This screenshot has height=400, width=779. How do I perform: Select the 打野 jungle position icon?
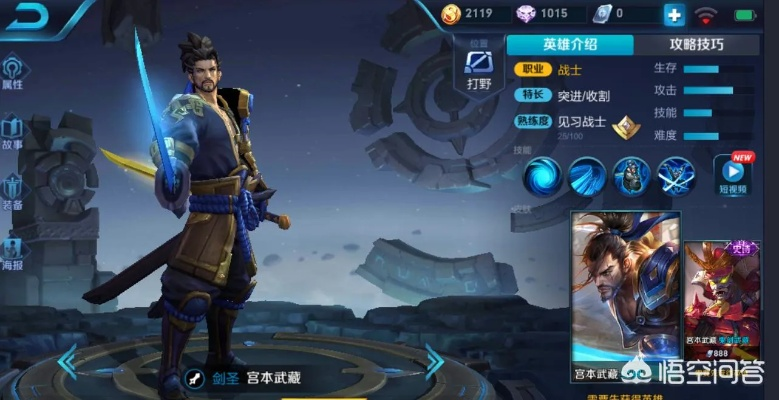480,68
